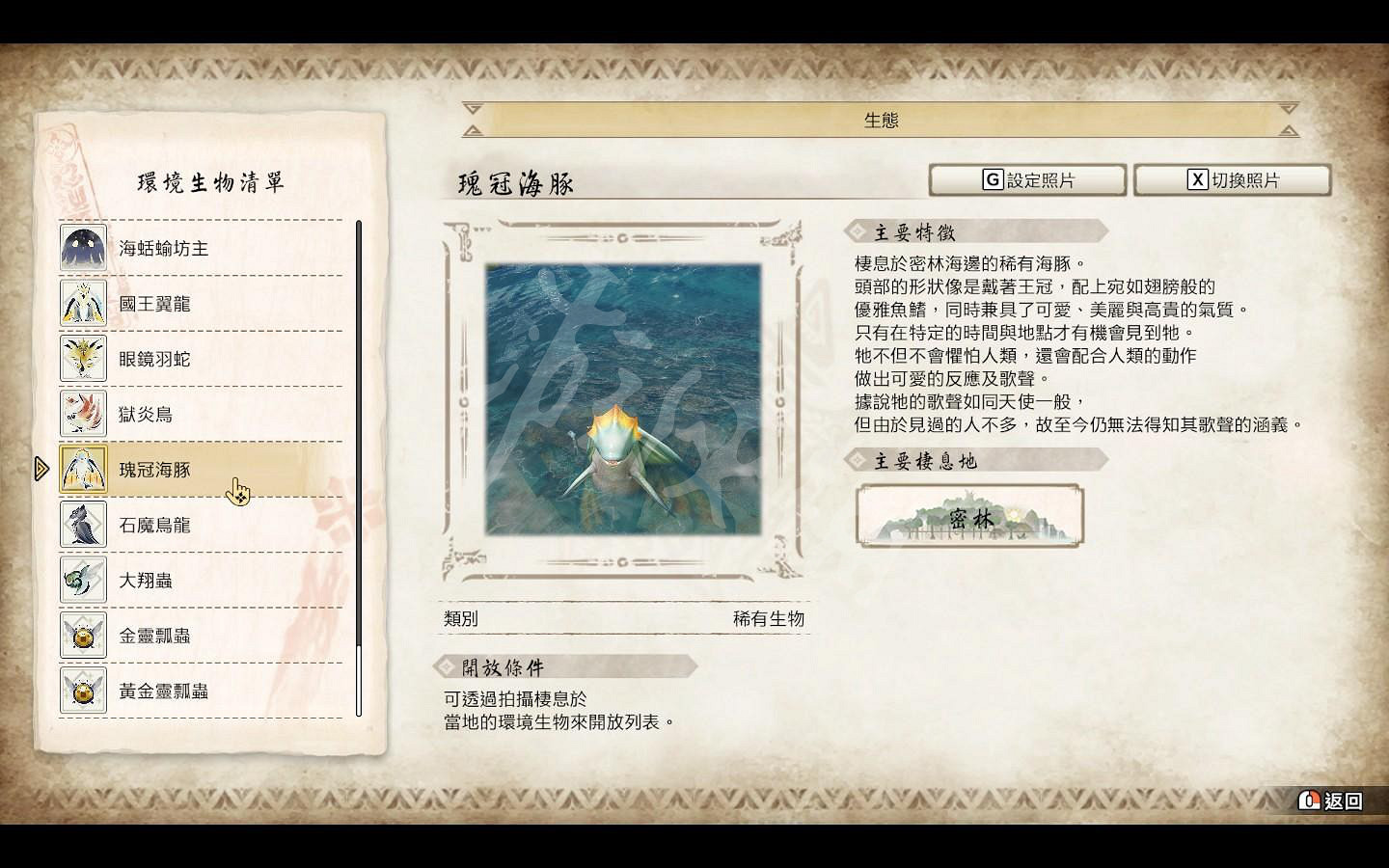Click the X key icon for 切換照片
The image size is (1389, 868).
[1197, 179]
